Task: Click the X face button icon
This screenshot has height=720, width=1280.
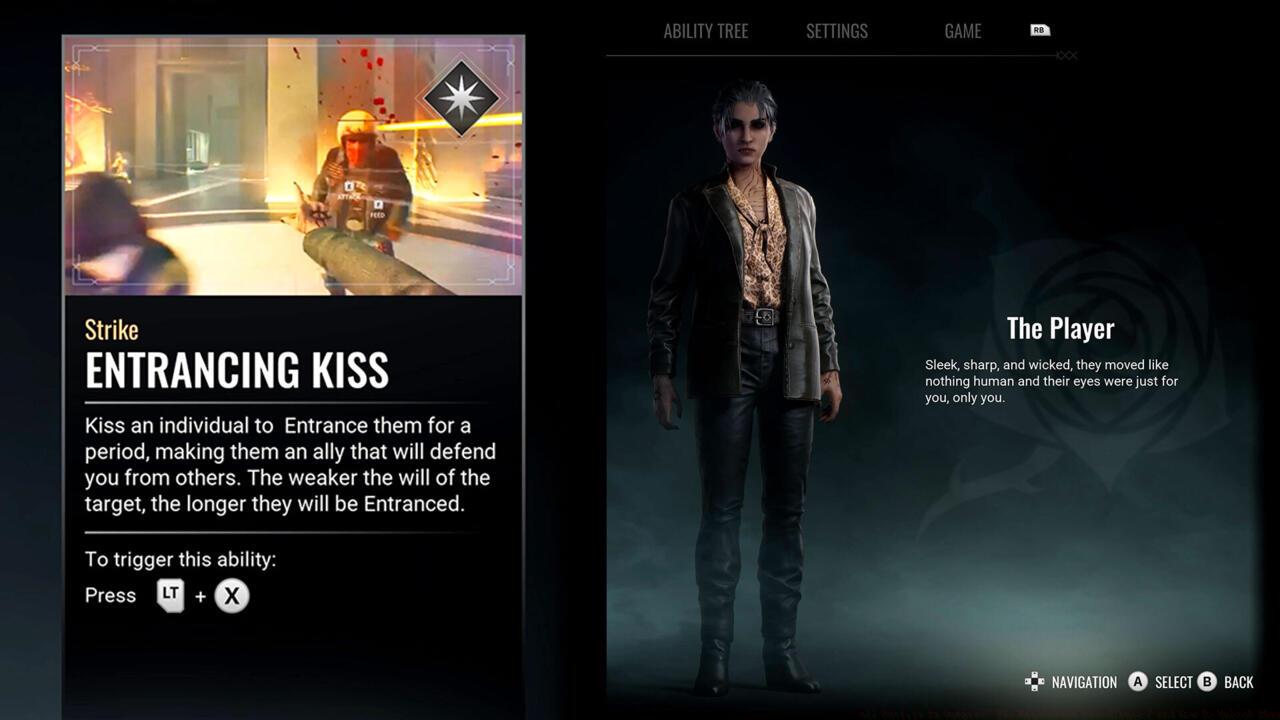Action: [231, 596]
